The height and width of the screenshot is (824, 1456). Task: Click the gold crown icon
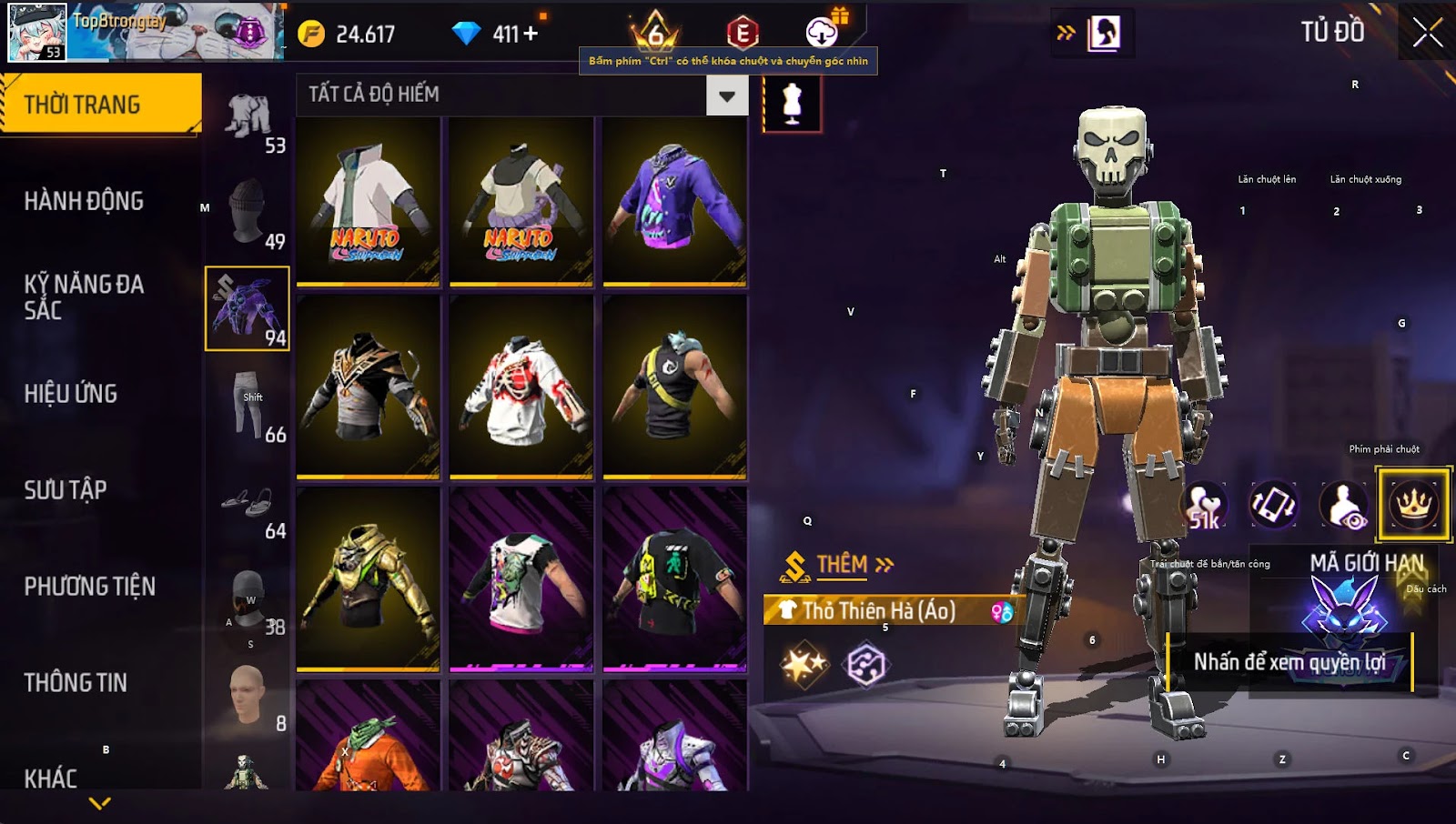1413,503
